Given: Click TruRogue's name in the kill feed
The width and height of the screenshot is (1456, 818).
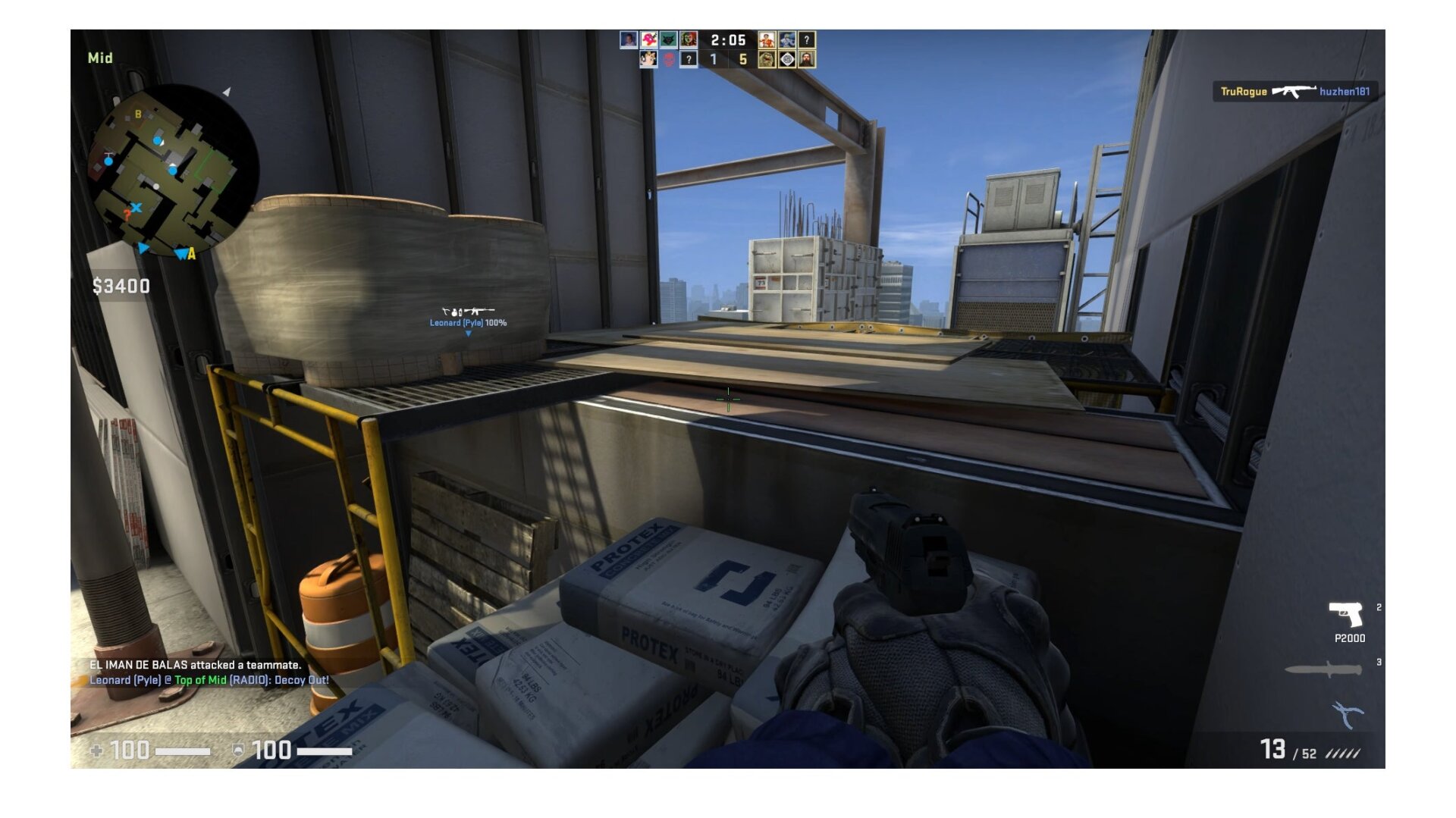Looking at the screenshot, I should pyautogui.click(x=1244, y=91).
